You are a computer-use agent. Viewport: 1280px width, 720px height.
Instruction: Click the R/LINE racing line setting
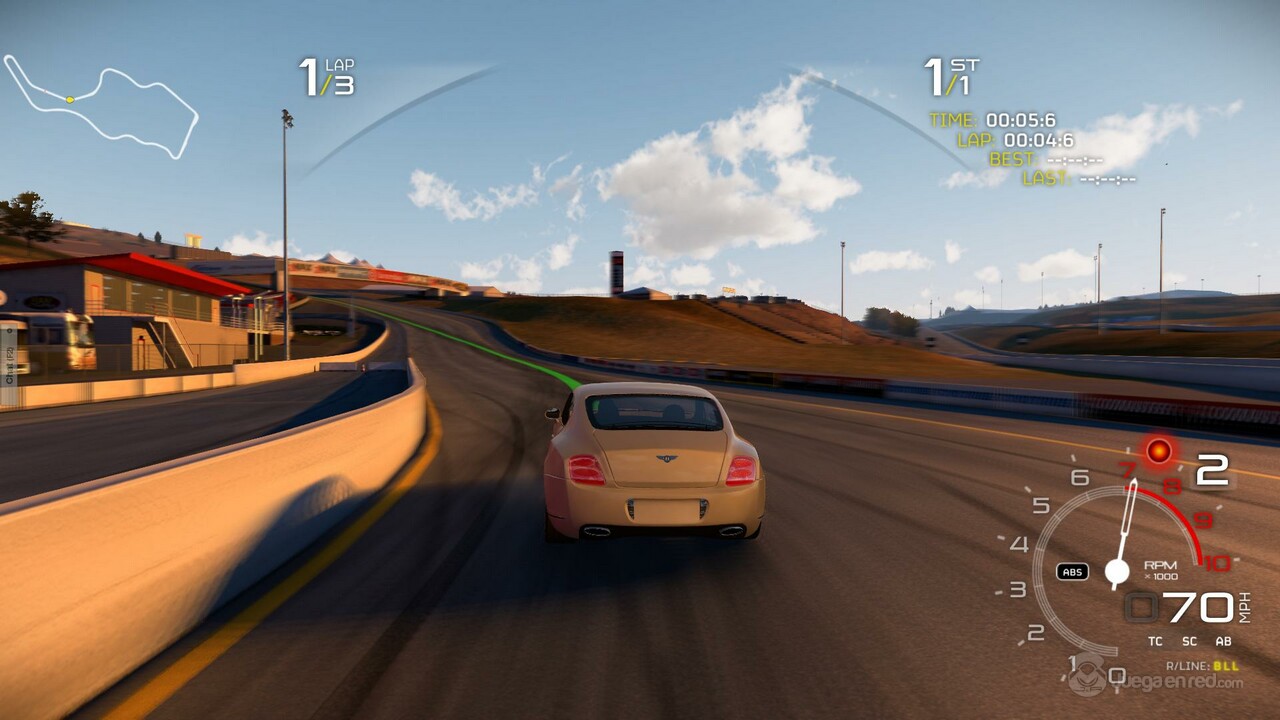(x=1202, y=666)
